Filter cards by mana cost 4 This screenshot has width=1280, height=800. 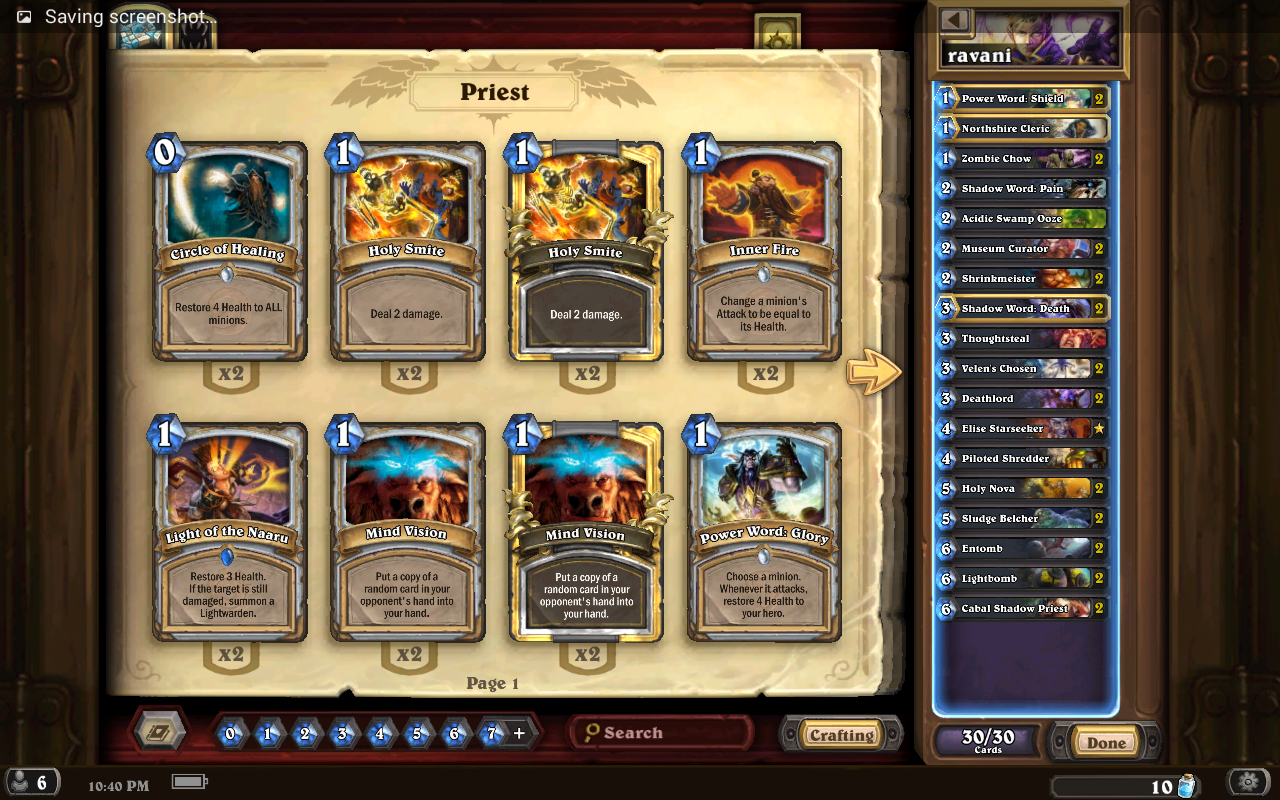coord(380,733)
